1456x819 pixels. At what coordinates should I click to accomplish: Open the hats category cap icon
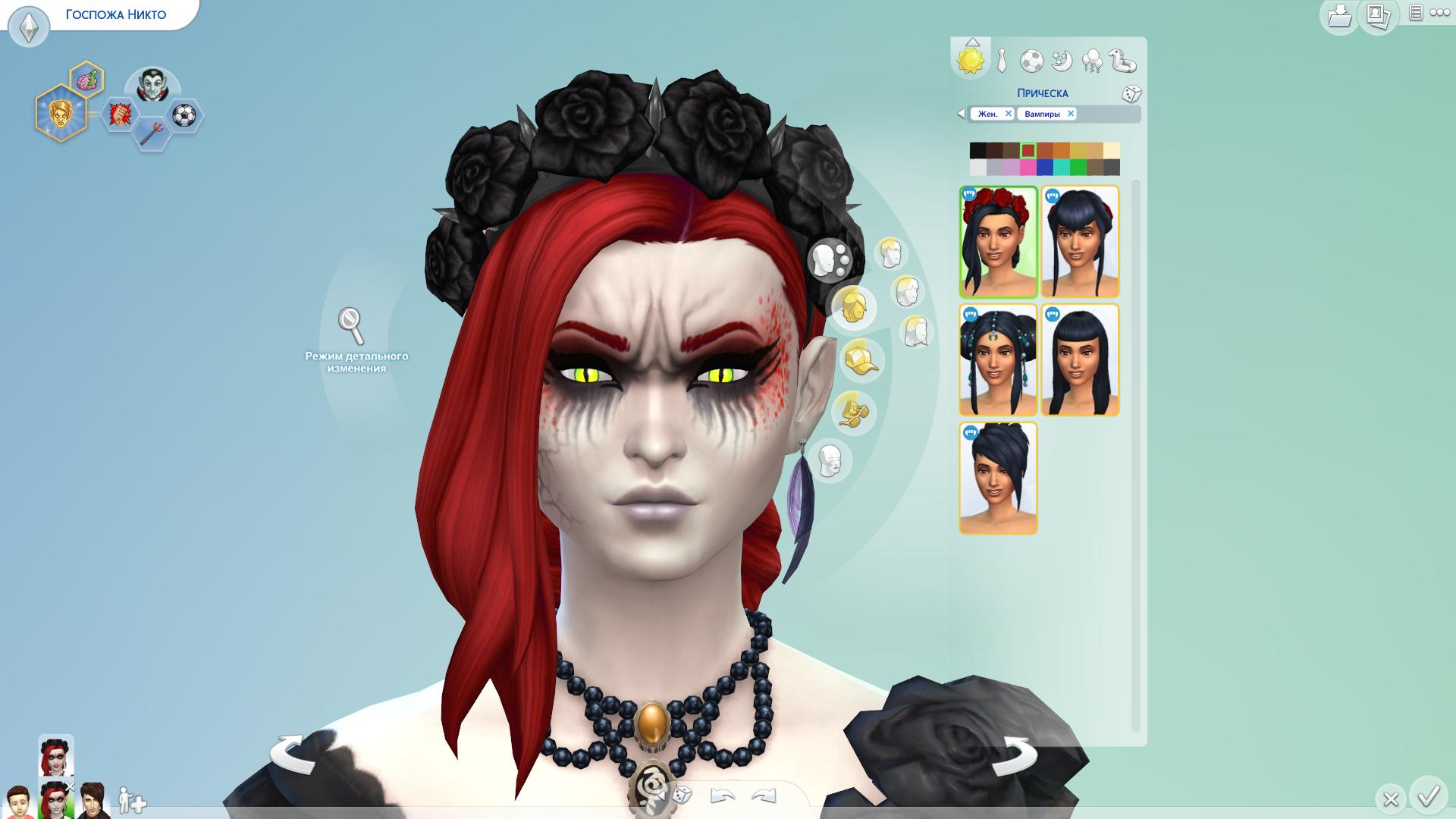(x=860, y=360)
